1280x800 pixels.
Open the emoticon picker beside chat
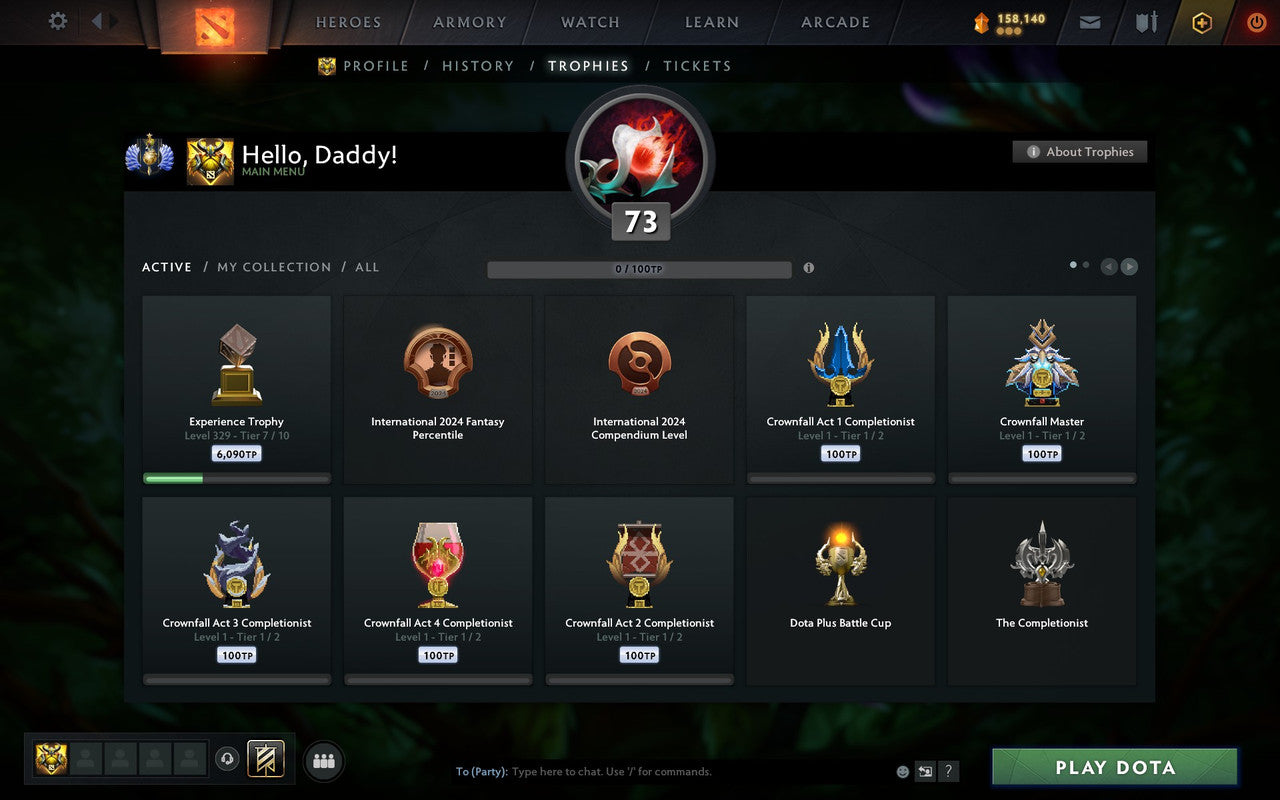click(901, 771)
